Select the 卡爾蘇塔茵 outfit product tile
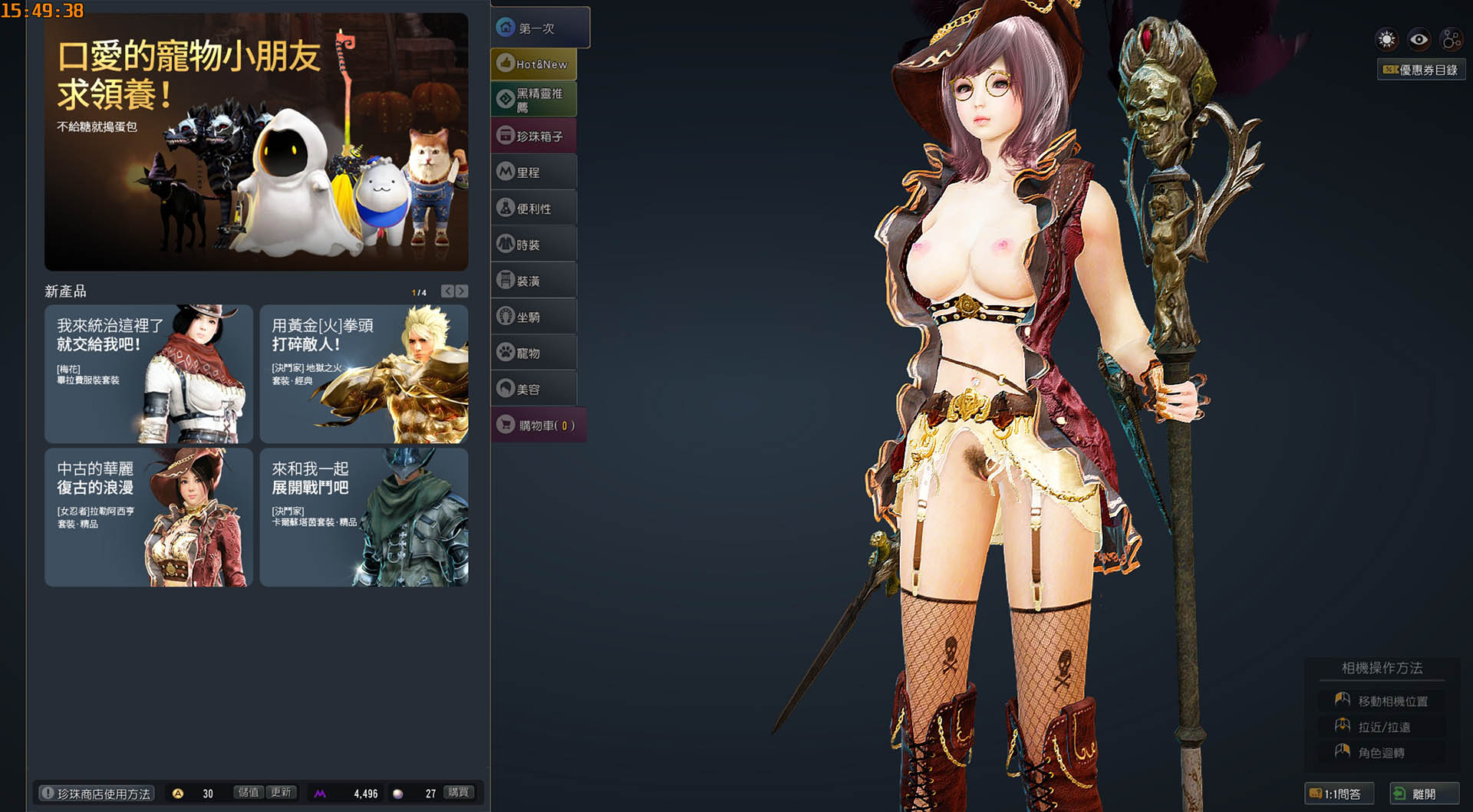 364,518
